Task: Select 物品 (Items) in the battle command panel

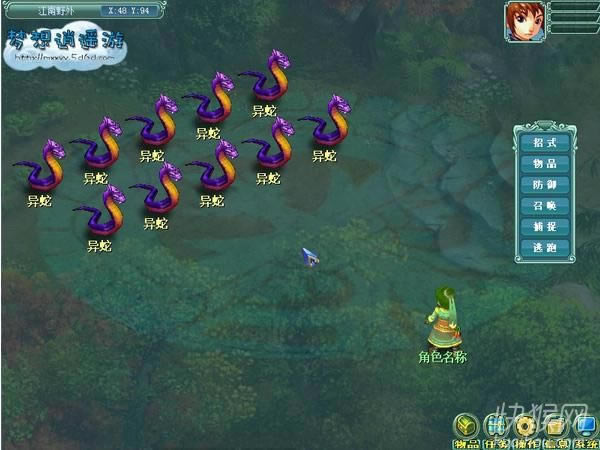Action: tap(544, 163)
